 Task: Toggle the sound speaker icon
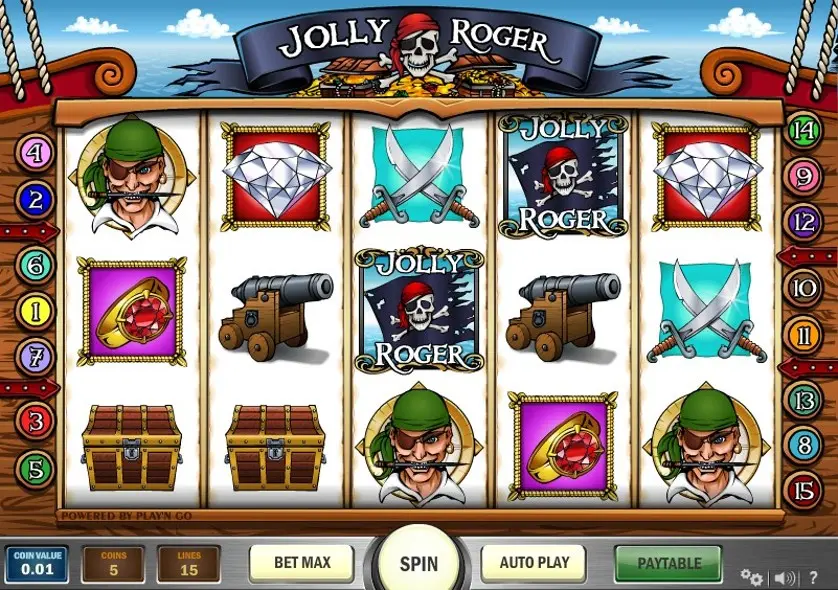click(x=786, y=576)
